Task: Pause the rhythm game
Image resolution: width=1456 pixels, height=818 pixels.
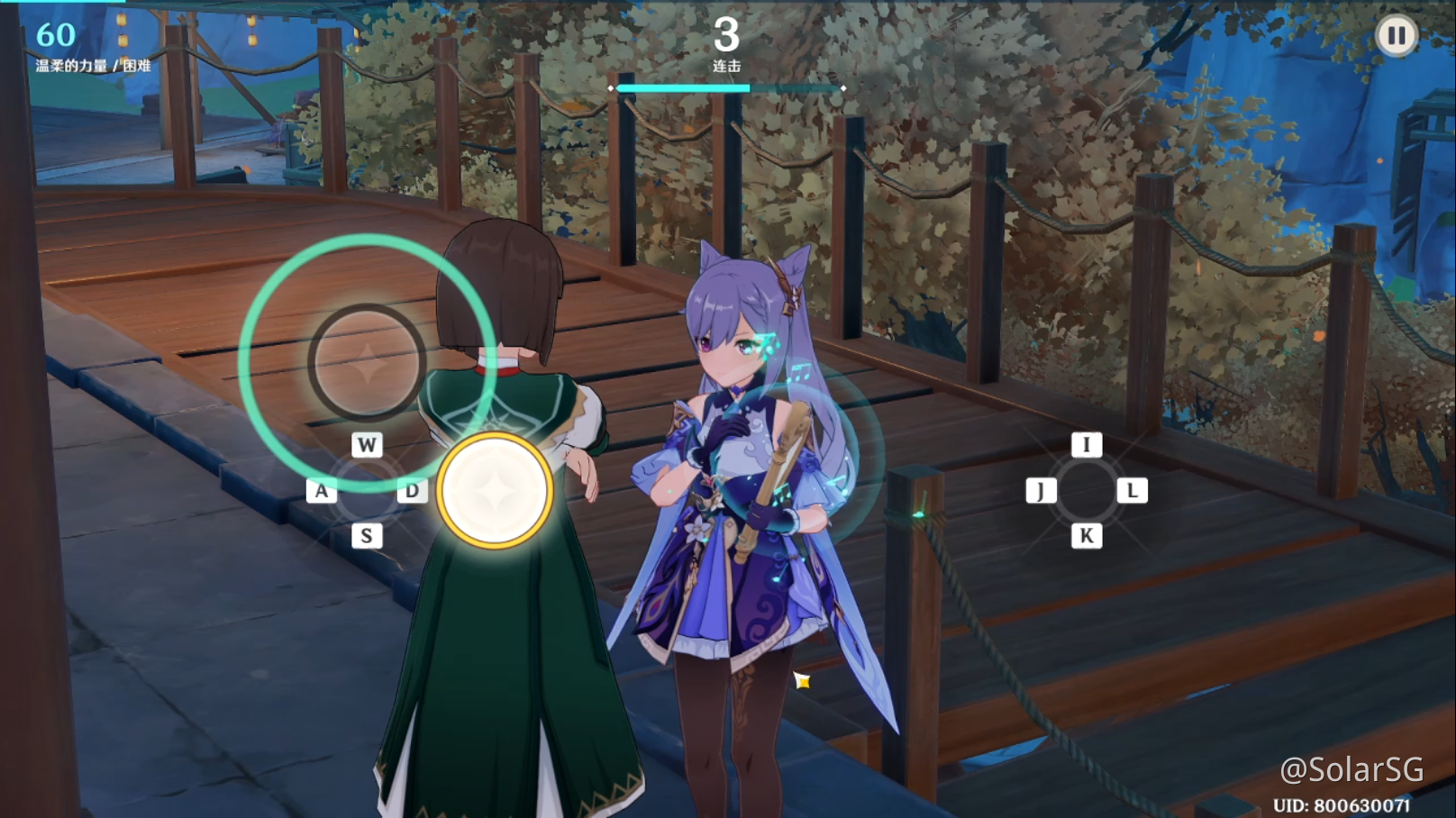Action: 1396,36
